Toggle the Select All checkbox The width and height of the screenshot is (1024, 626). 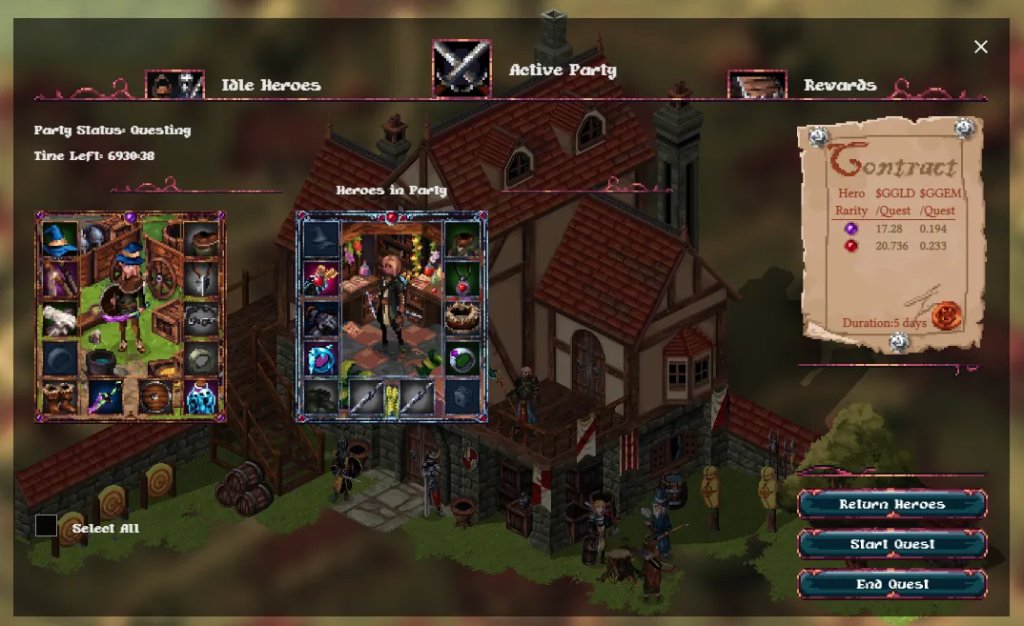pyautogui.click(x=46, y=526)
